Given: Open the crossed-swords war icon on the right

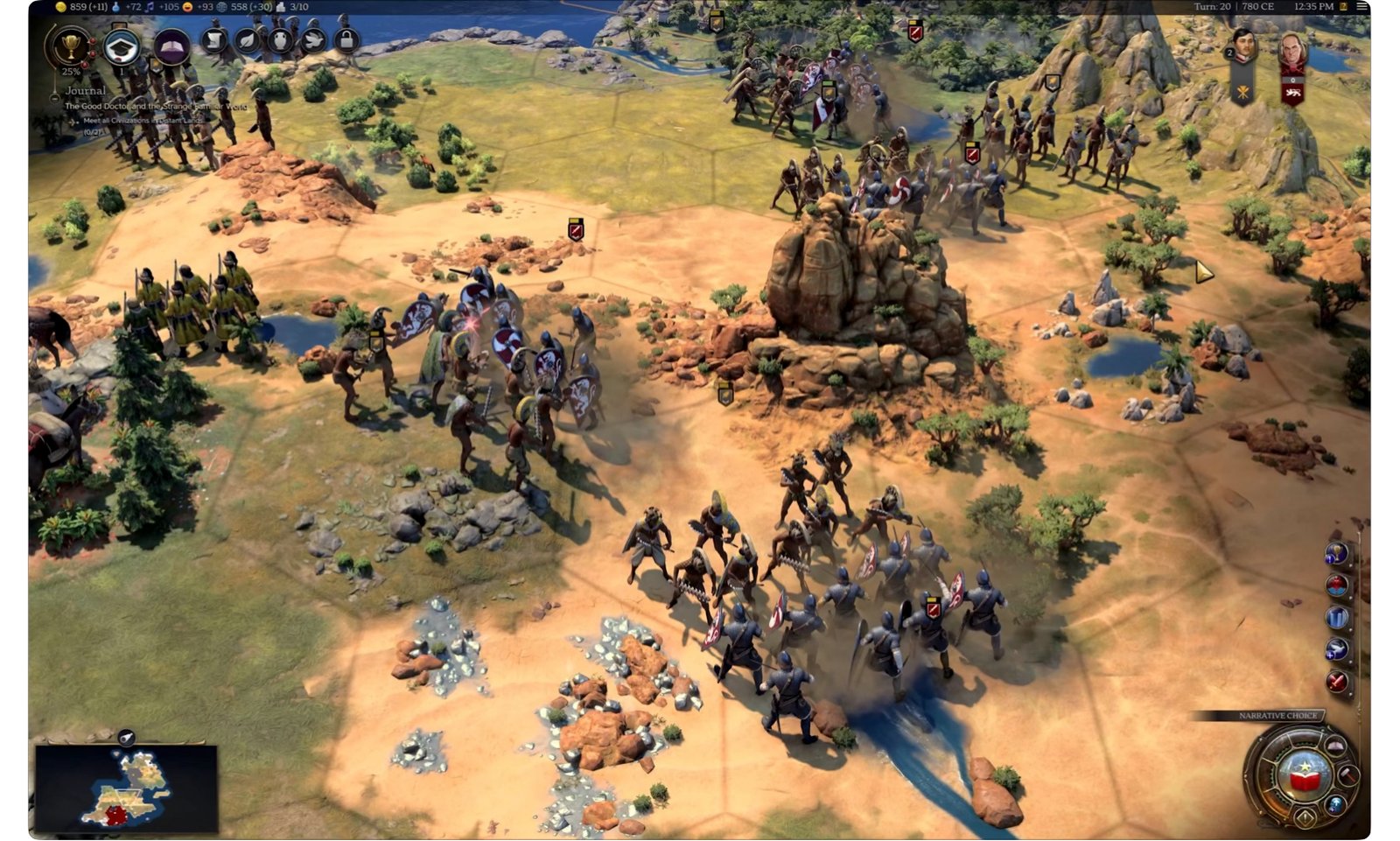Looking at the screenshot, I should tap(1336, 681).
